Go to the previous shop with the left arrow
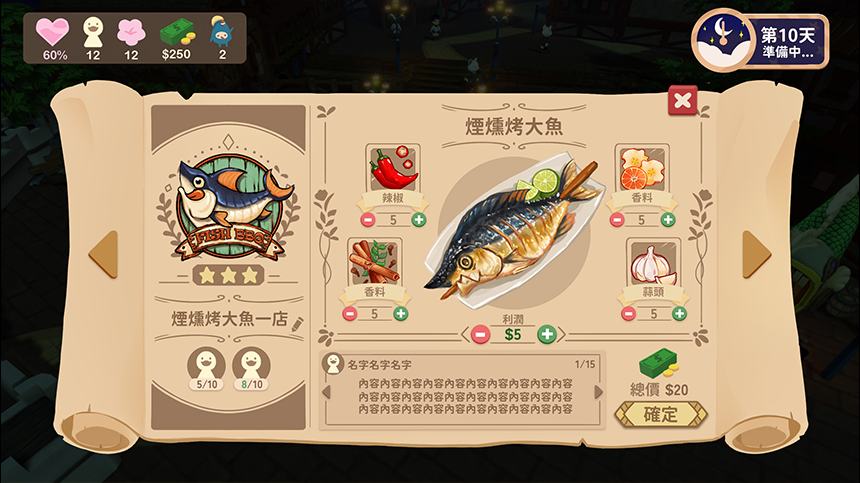The height and width of the screenshot is (483, 860). (x=104, y=254)
